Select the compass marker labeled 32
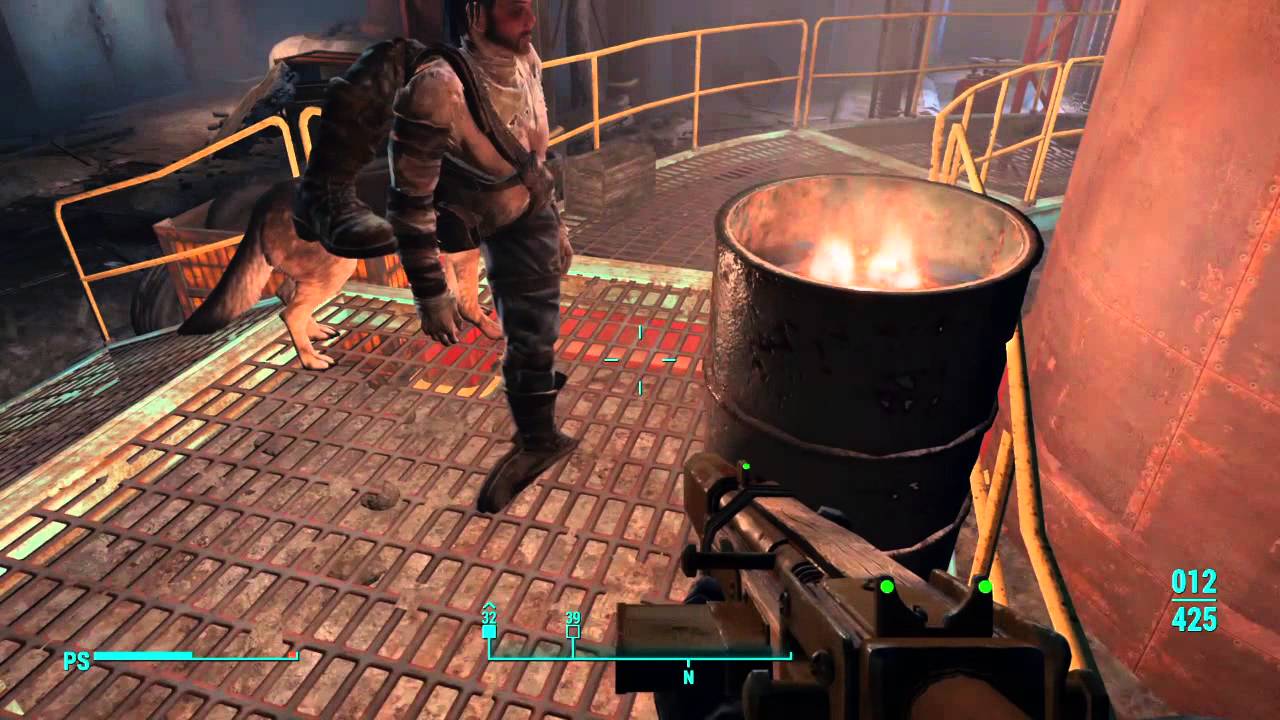 [x=489, y=631]
